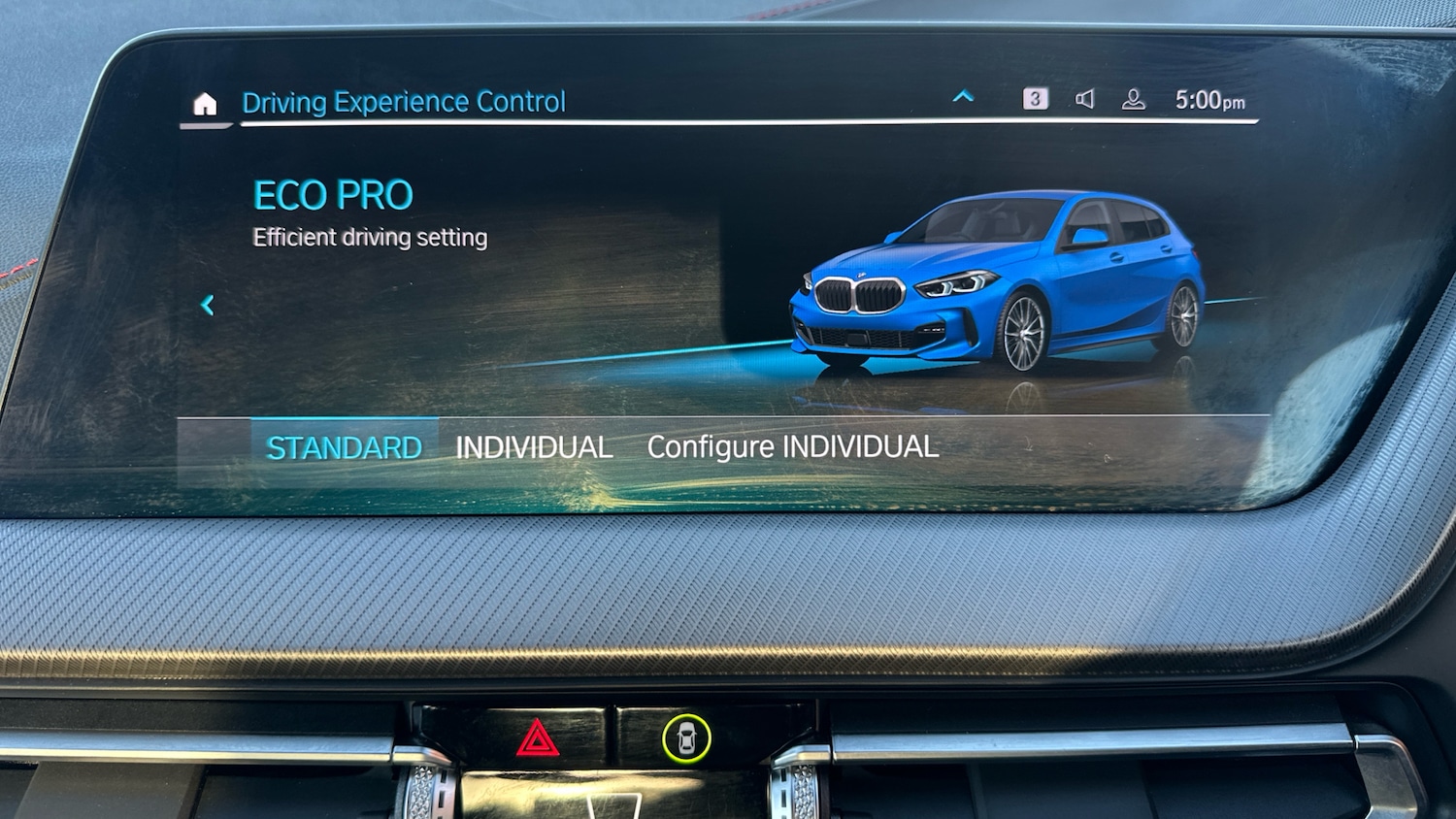1456x819 pixels.
Task: Switch to the Configure INDIVIDUAL tab
Action: pos(792,446)
